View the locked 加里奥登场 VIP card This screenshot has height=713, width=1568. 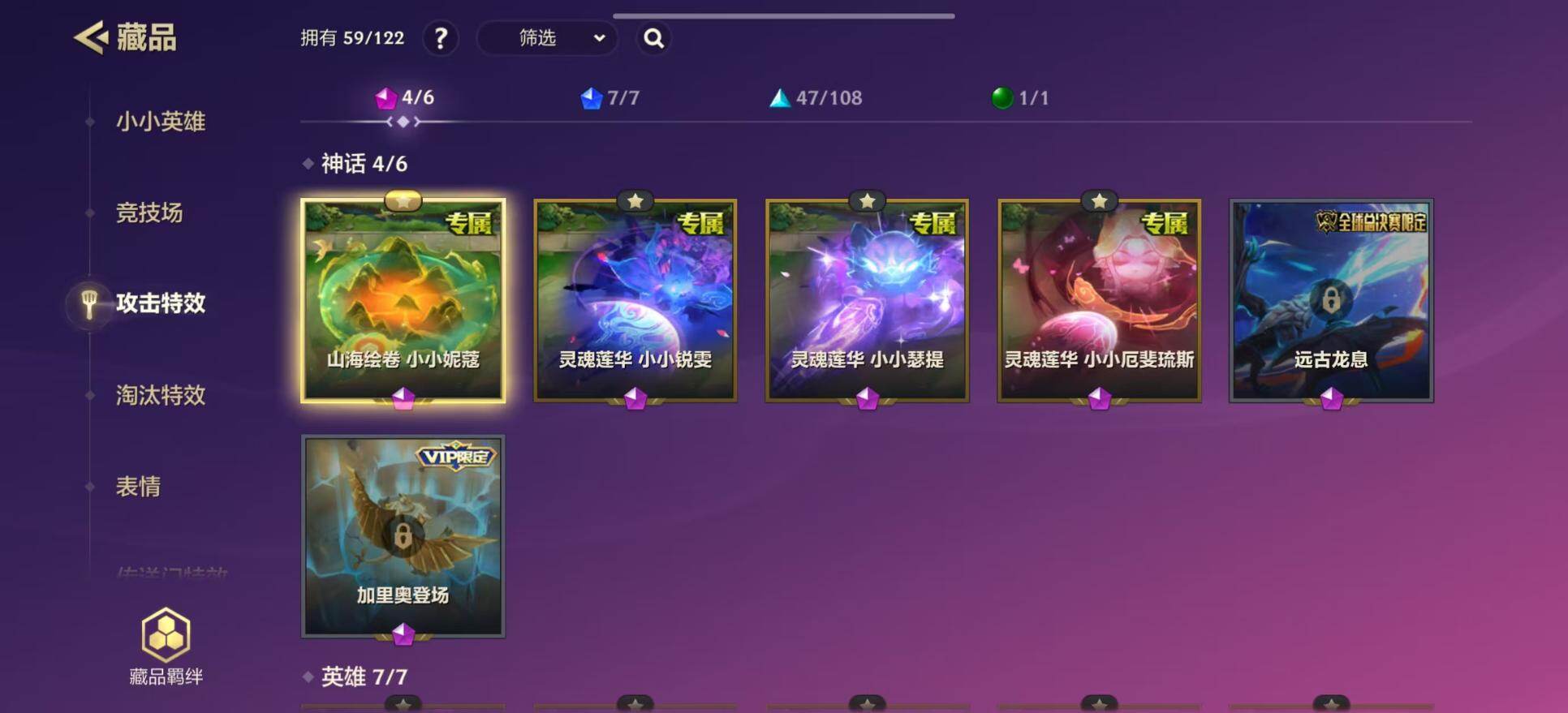(x=403, y=536)
